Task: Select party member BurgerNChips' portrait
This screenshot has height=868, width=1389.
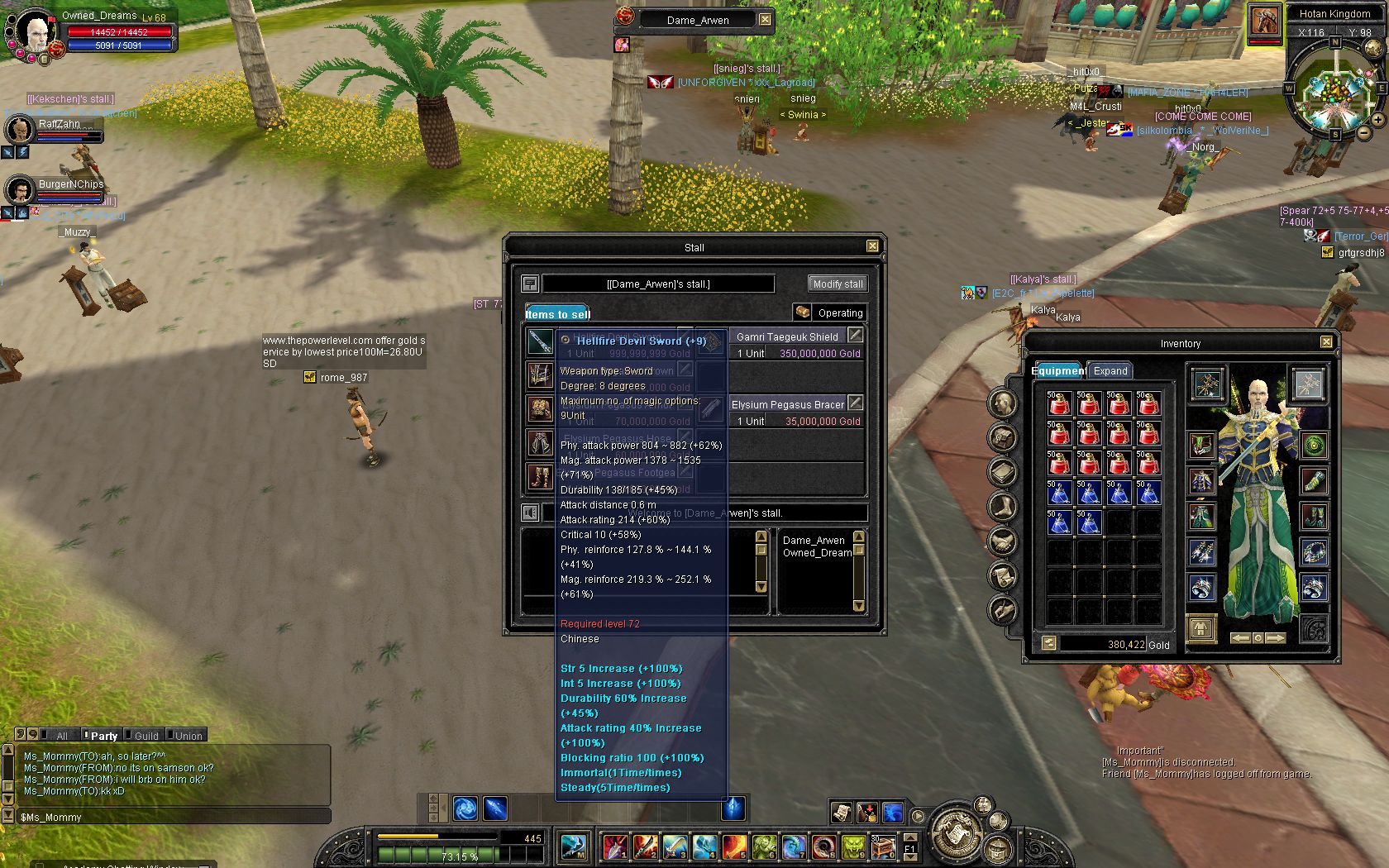Action: click(19, 190)
